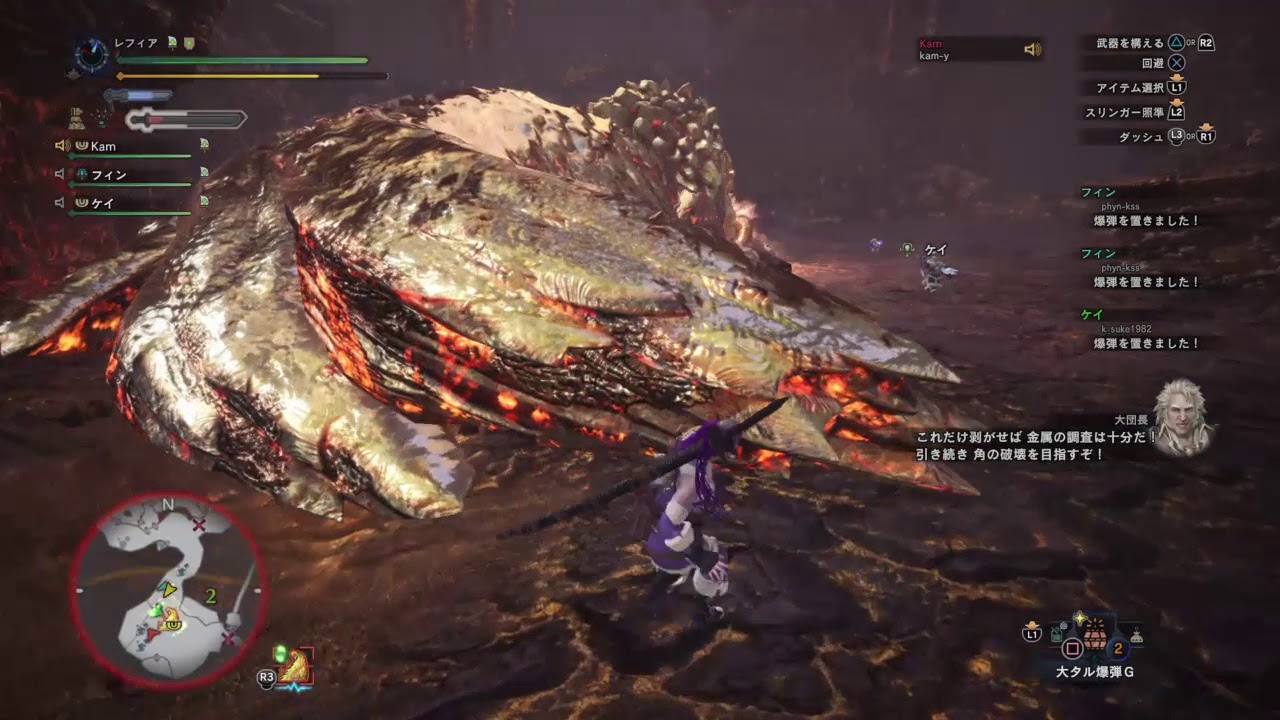
Task: Click the trap tool icon left of the bomb
Action: tap(1056, 635)
